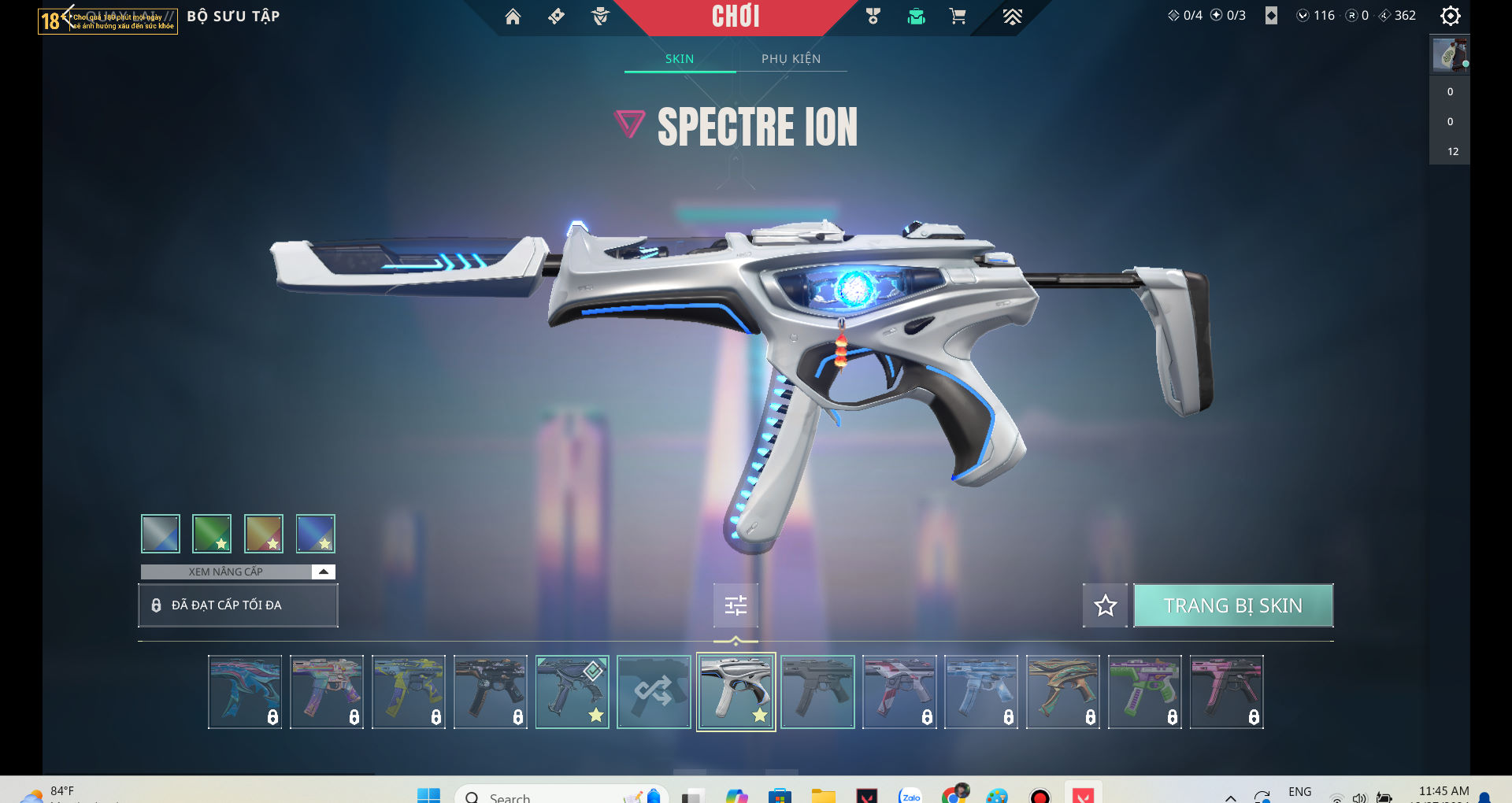
Task: Select the selected Ion Spectre thumbnail
Action: tap(736, 692)
